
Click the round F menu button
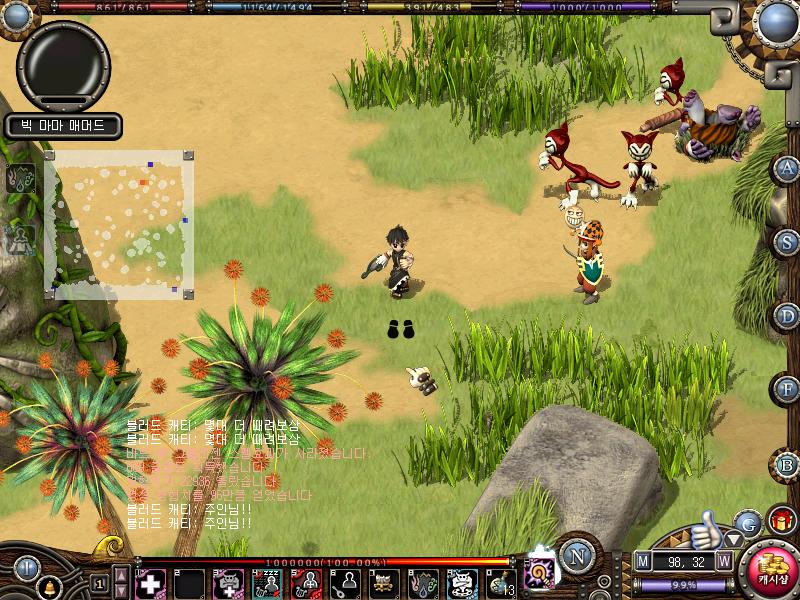(787, 389)
